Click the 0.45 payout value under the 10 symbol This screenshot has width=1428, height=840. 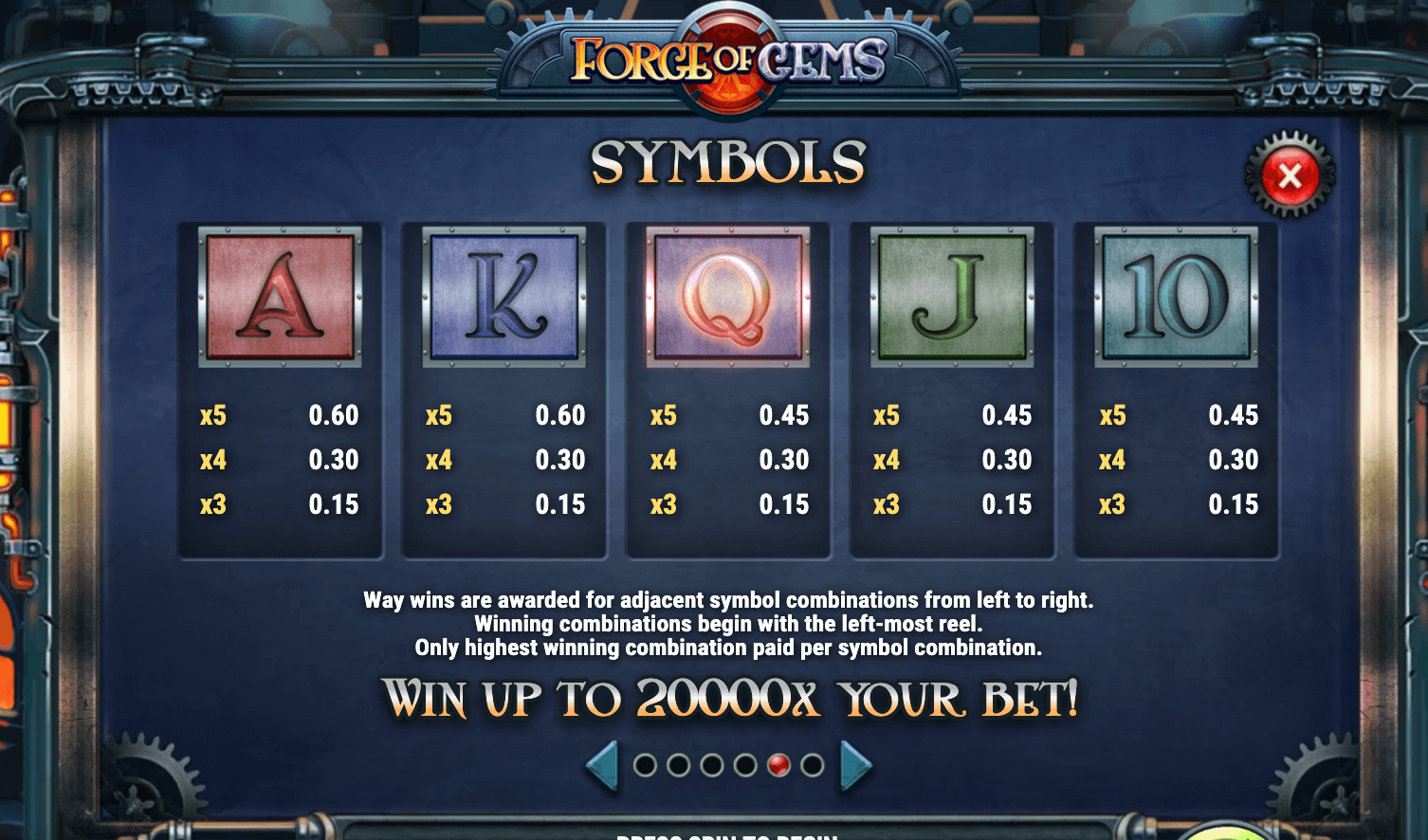point(1233,415)
